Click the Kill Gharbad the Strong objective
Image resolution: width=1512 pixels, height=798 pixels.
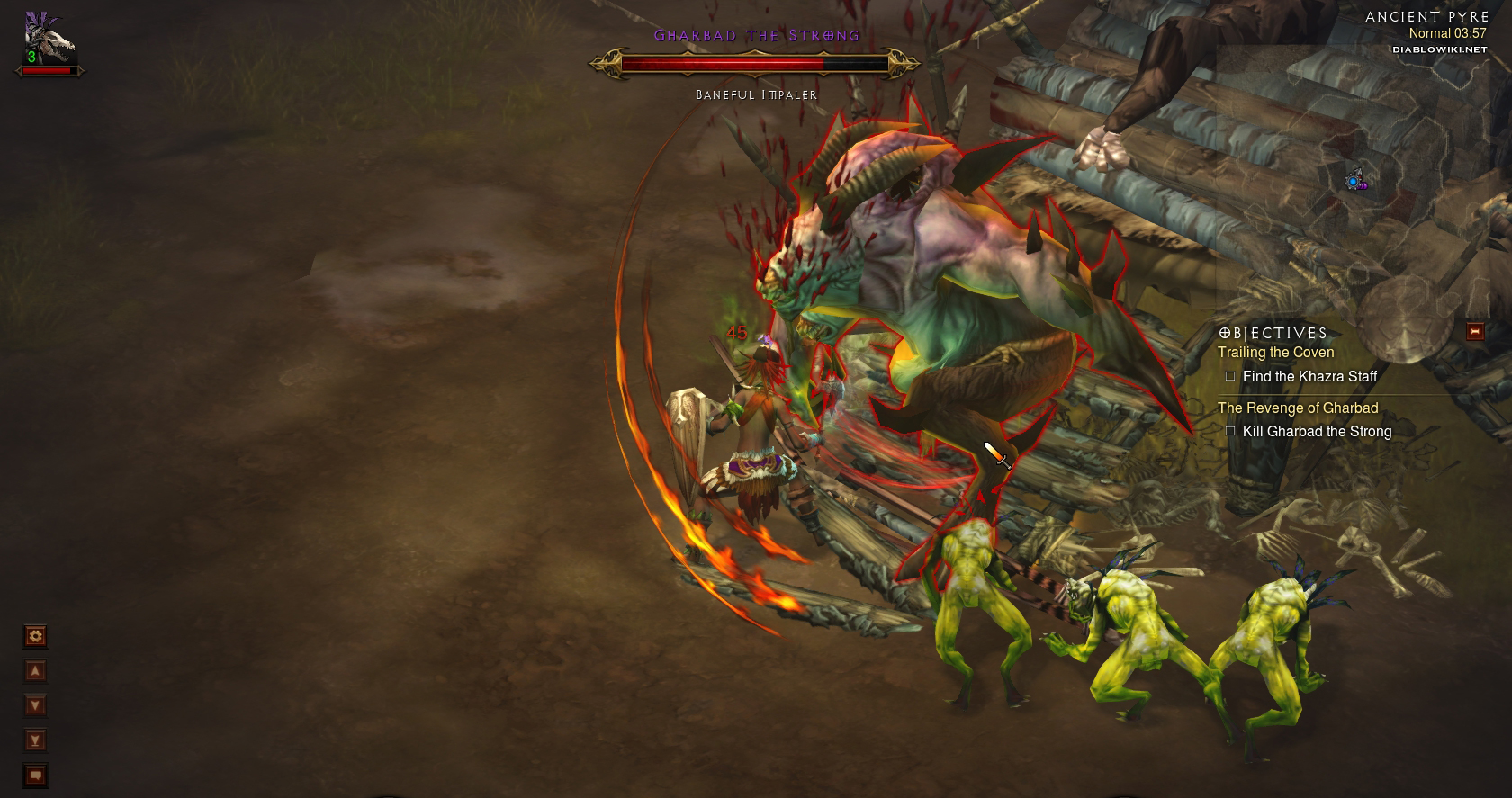(1316, 432)
